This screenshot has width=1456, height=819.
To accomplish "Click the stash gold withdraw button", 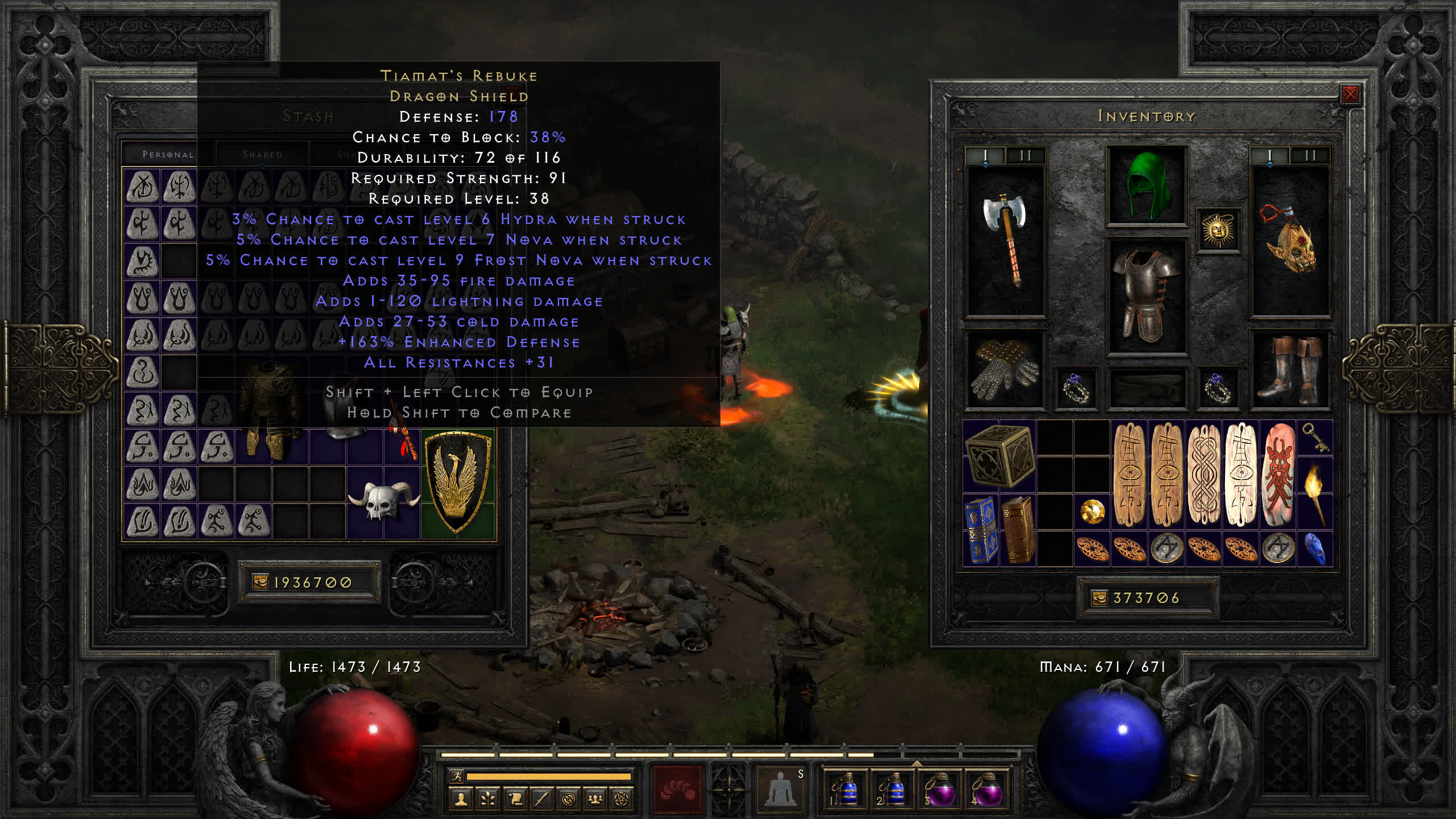I will pyautogui.click(x=260, y=582).
